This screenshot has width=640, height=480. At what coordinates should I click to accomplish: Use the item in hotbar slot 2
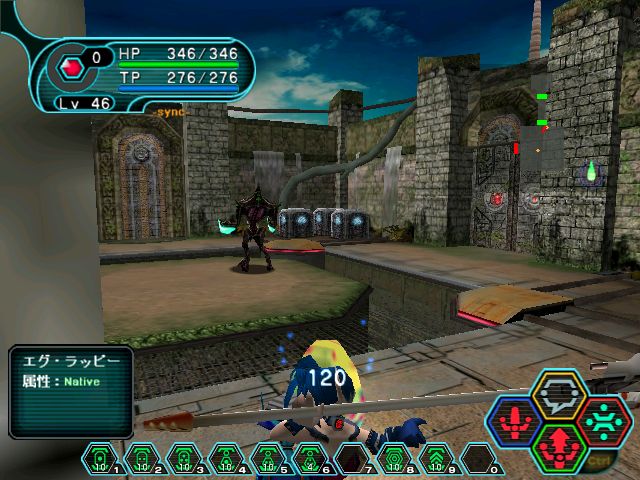[141, 458]
